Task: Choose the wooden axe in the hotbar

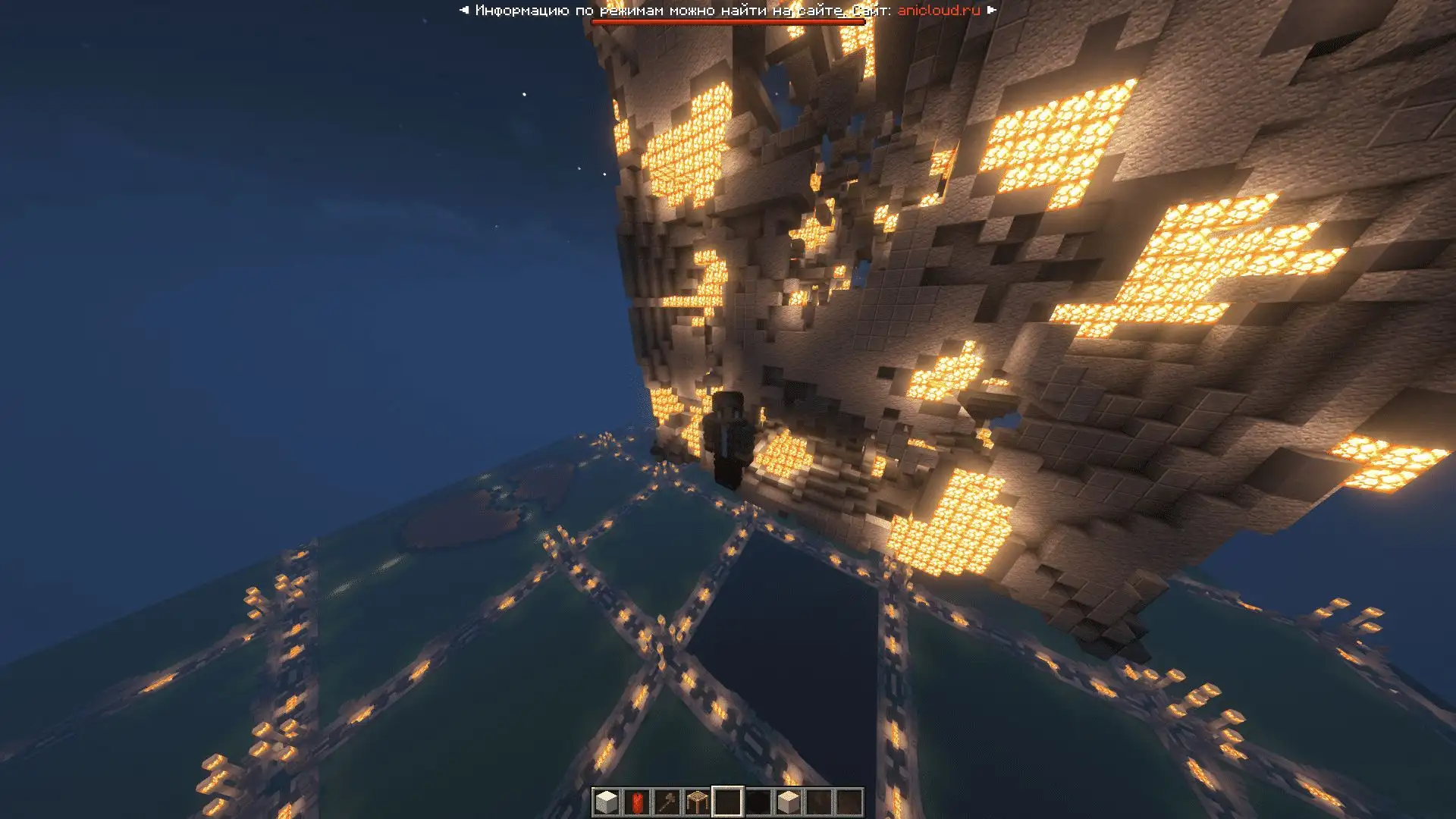Action: pyautogui.click(x=667, y=802)
